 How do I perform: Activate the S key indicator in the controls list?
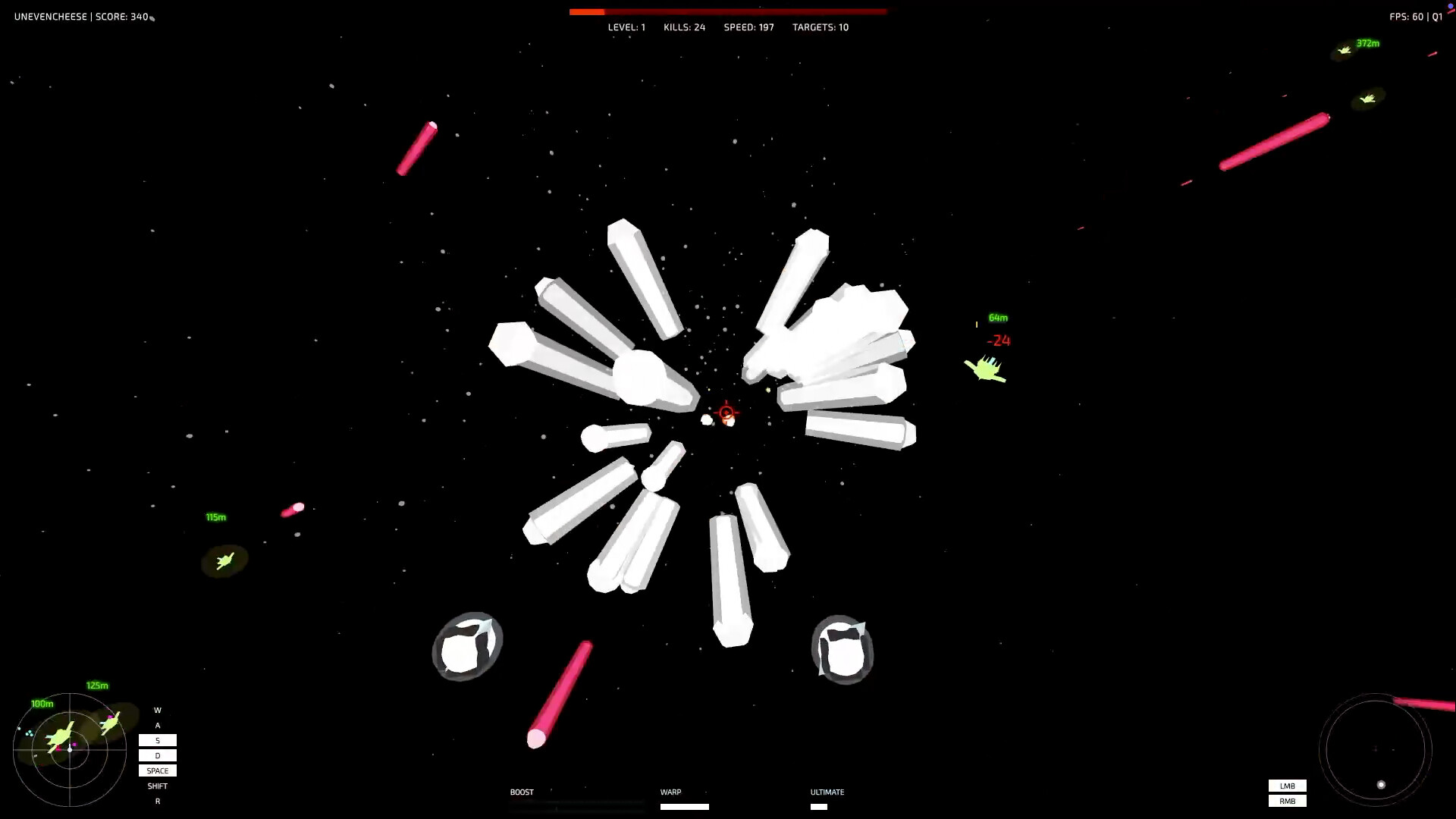pyautogui.click(x=158, y=740)
